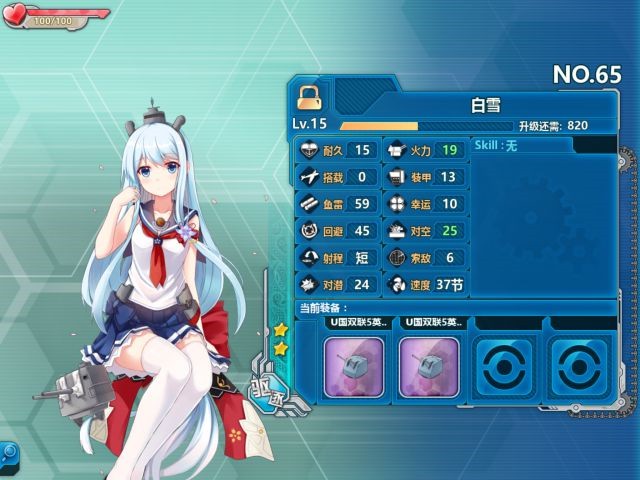Image resolution: width=640 pixels, height=480 pixels.
Task: Open the magnifying glass zoom view
Action: tap(8, 453)
